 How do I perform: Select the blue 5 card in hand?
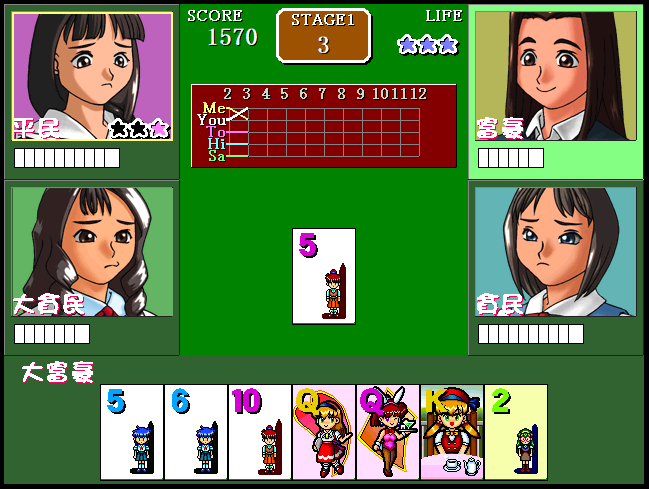coord(132,432)
